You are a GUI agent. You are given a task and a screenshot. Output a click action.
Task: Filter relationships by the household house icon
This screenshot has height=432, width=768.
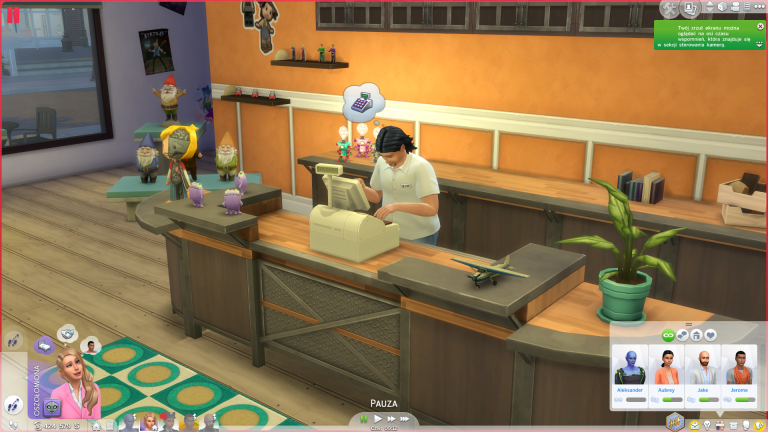pyautogui.click(x=696, y=335)
